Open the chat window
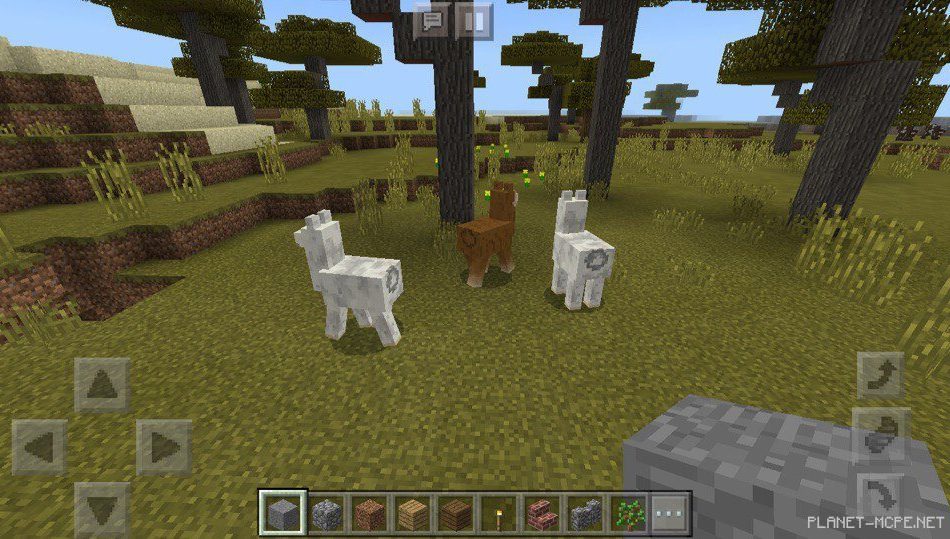Screen dimensions: 950x539 tap(433, 20)
